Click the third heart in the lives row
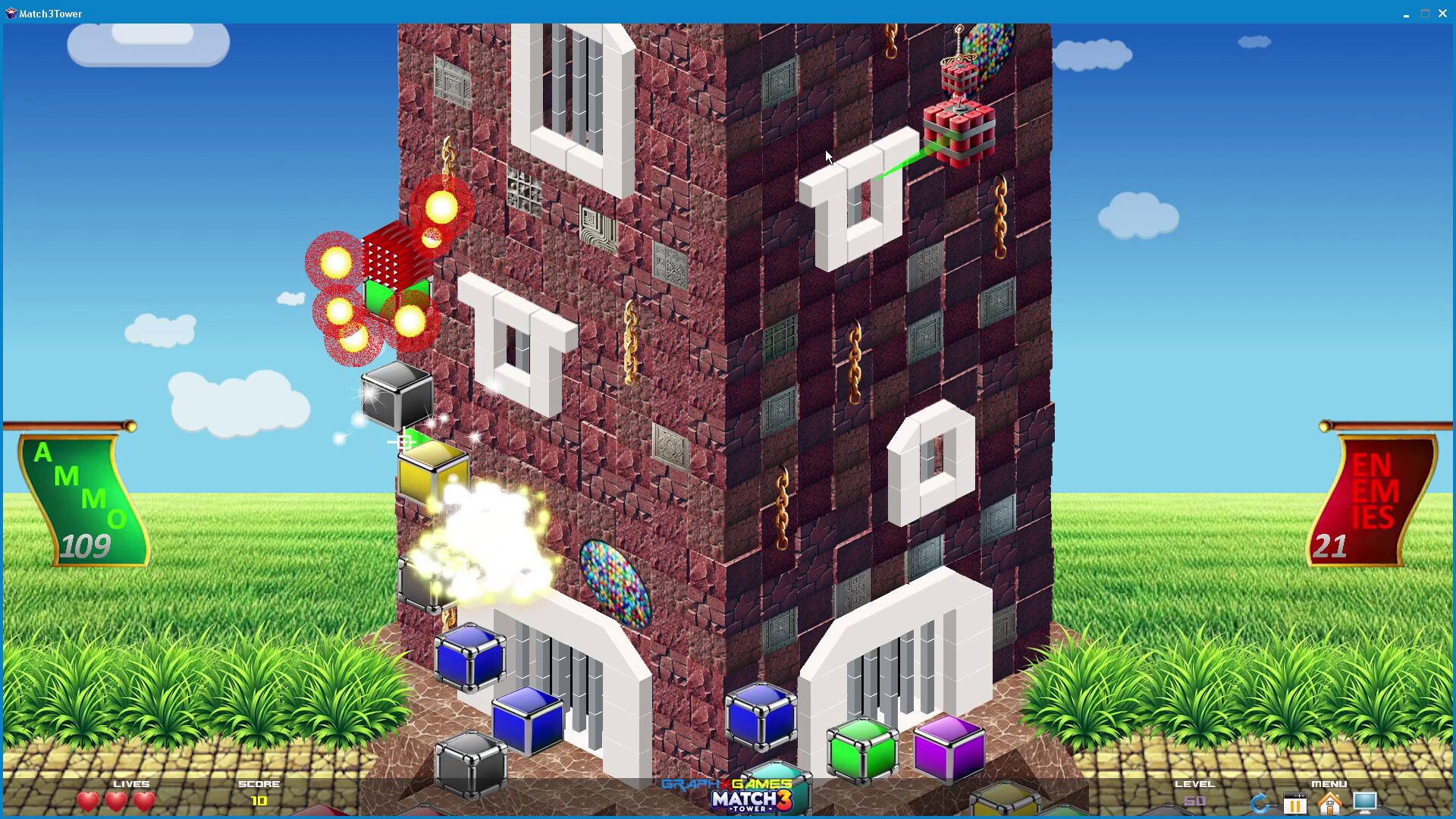The image size is (1456, 819). coord(143,801)
